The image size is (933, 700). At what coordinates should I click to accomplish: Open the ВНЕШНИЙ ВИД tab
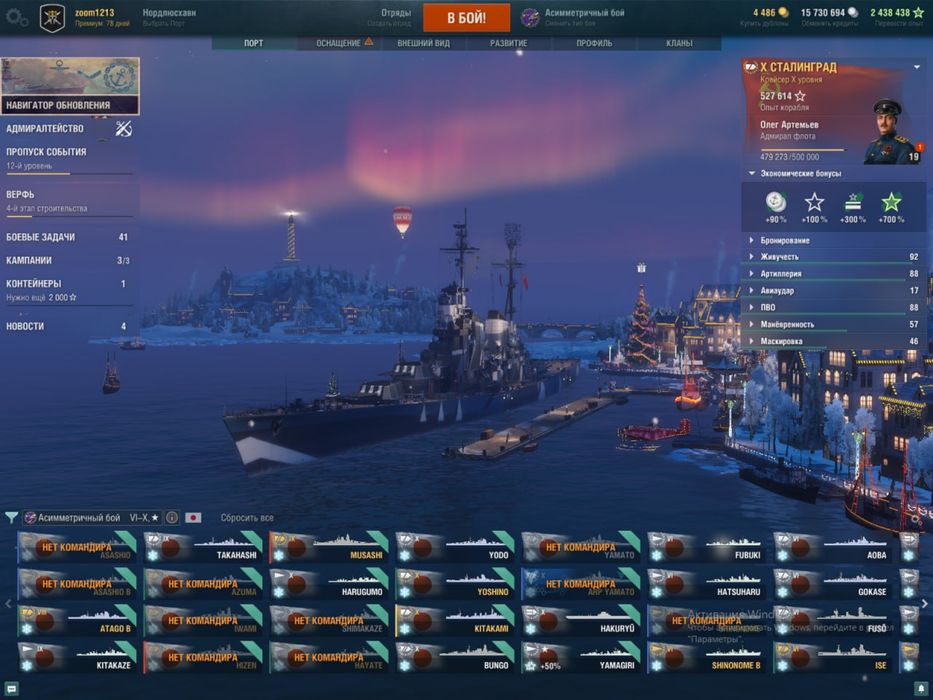click(423, 44)
